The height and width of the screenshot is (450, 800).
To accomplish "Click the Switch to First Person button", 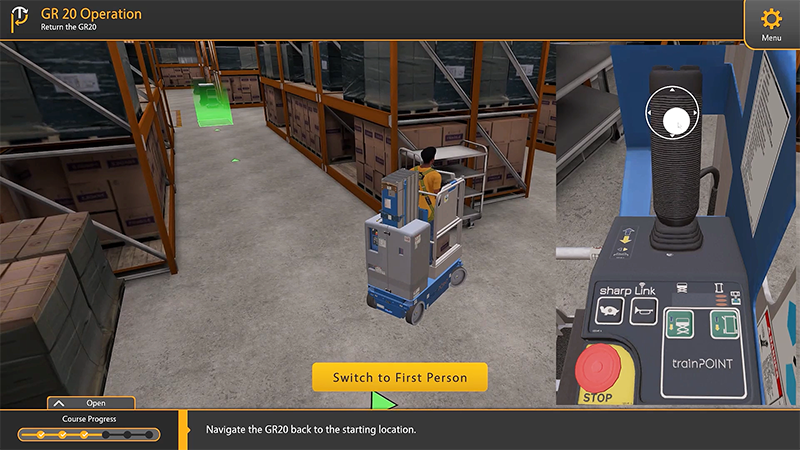I will tap(399, 377).
